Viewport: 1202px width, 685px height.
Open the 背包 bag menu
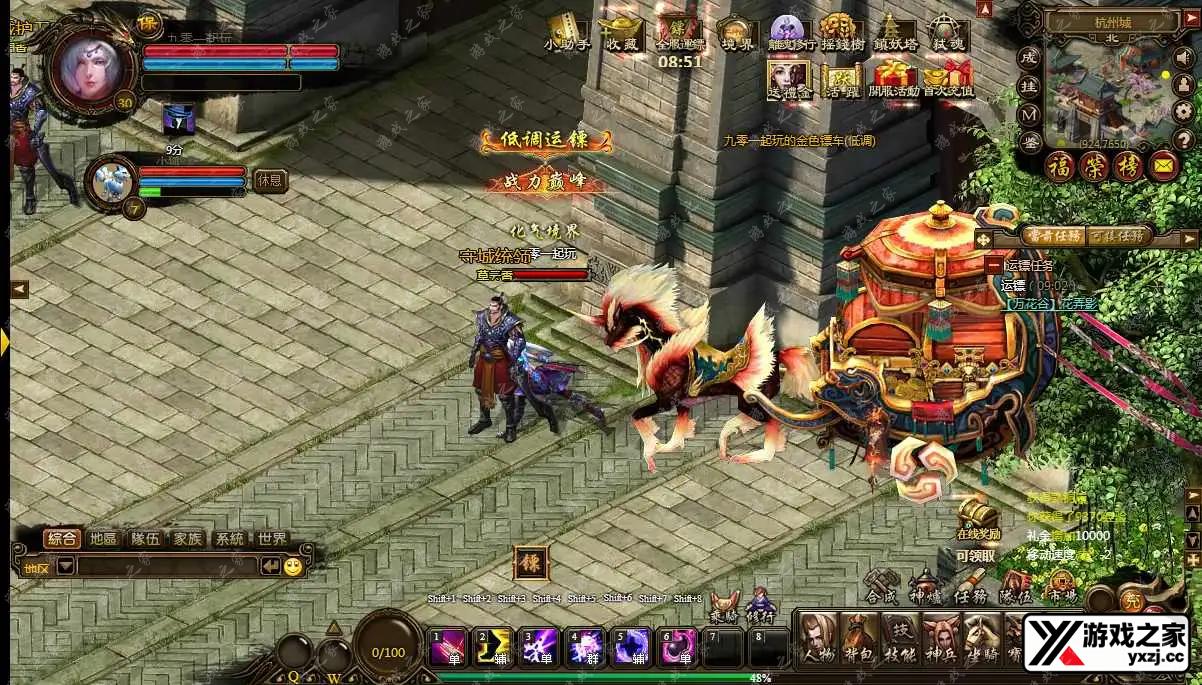[x=860, y=639]
